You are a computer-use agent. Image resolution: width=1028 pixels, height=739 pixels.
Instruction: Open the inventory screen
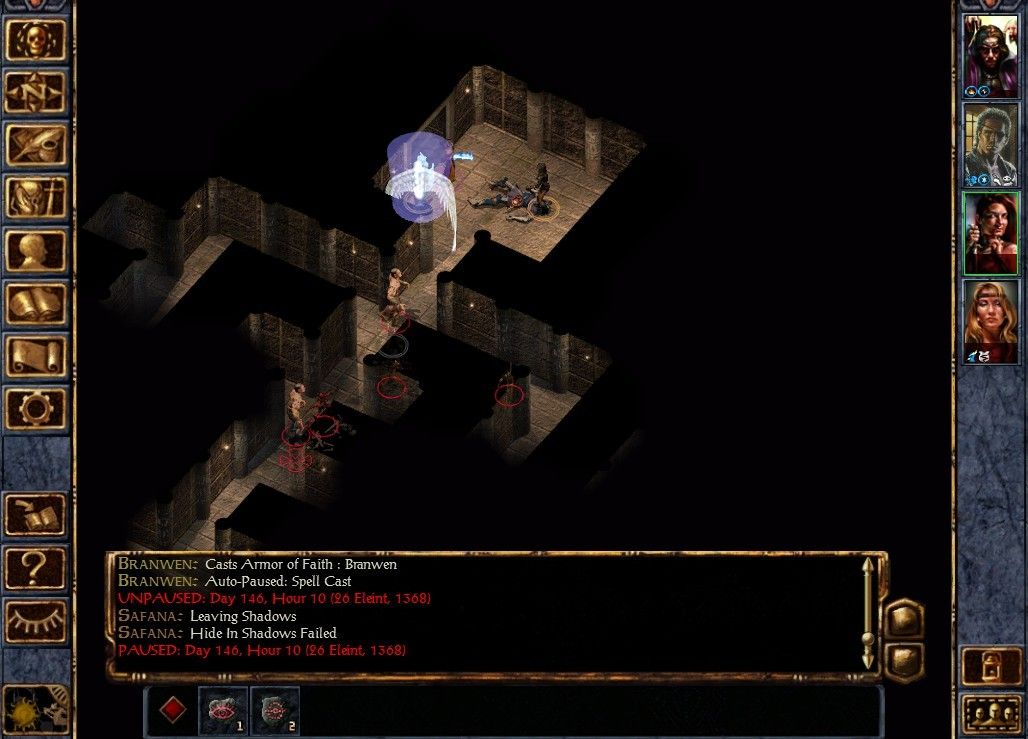(36, 198)
